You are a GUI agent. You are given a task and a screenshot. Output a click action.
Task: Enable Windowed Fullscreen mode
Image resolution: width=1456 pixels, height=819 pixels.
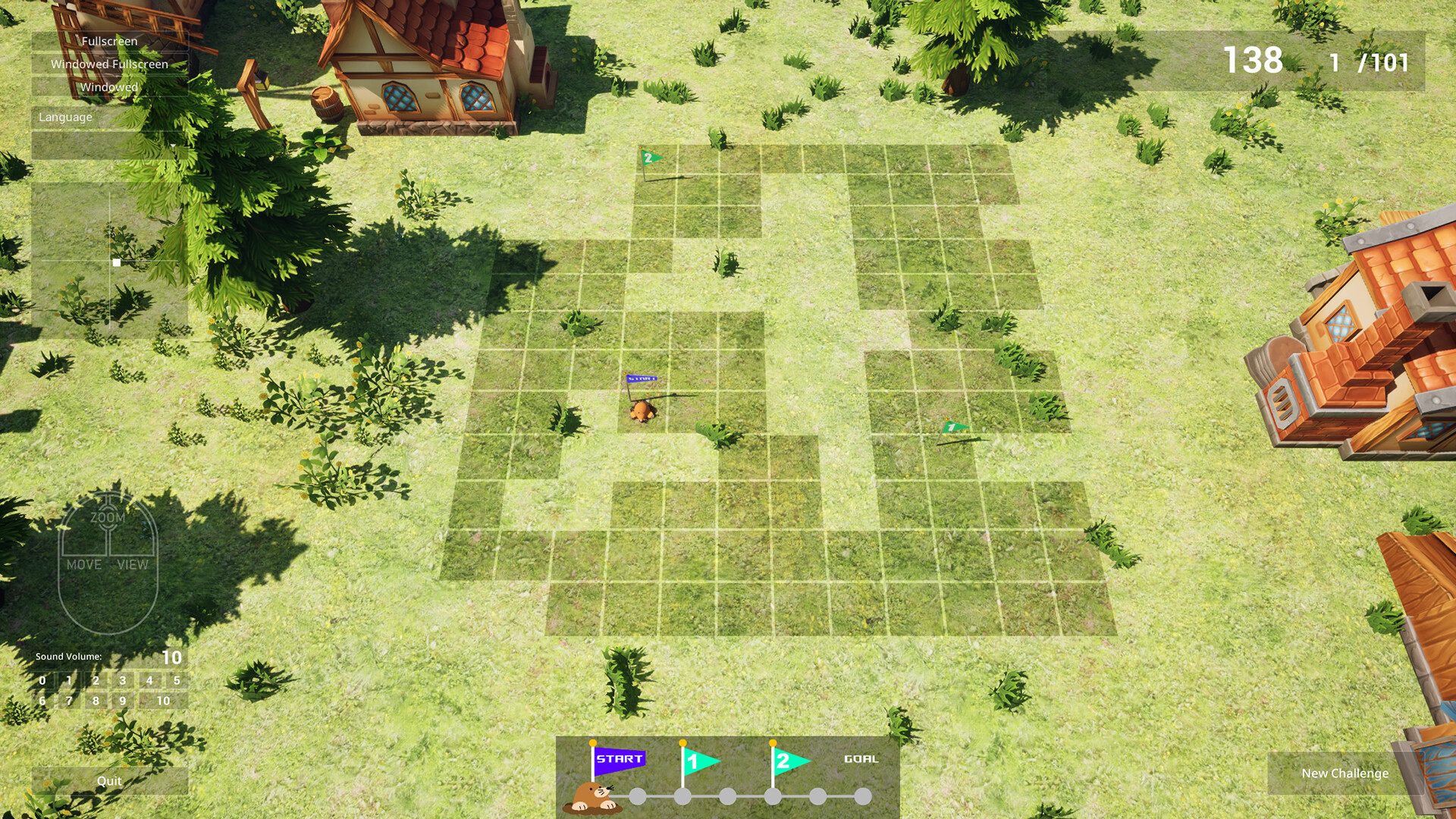tap(109, 64)
